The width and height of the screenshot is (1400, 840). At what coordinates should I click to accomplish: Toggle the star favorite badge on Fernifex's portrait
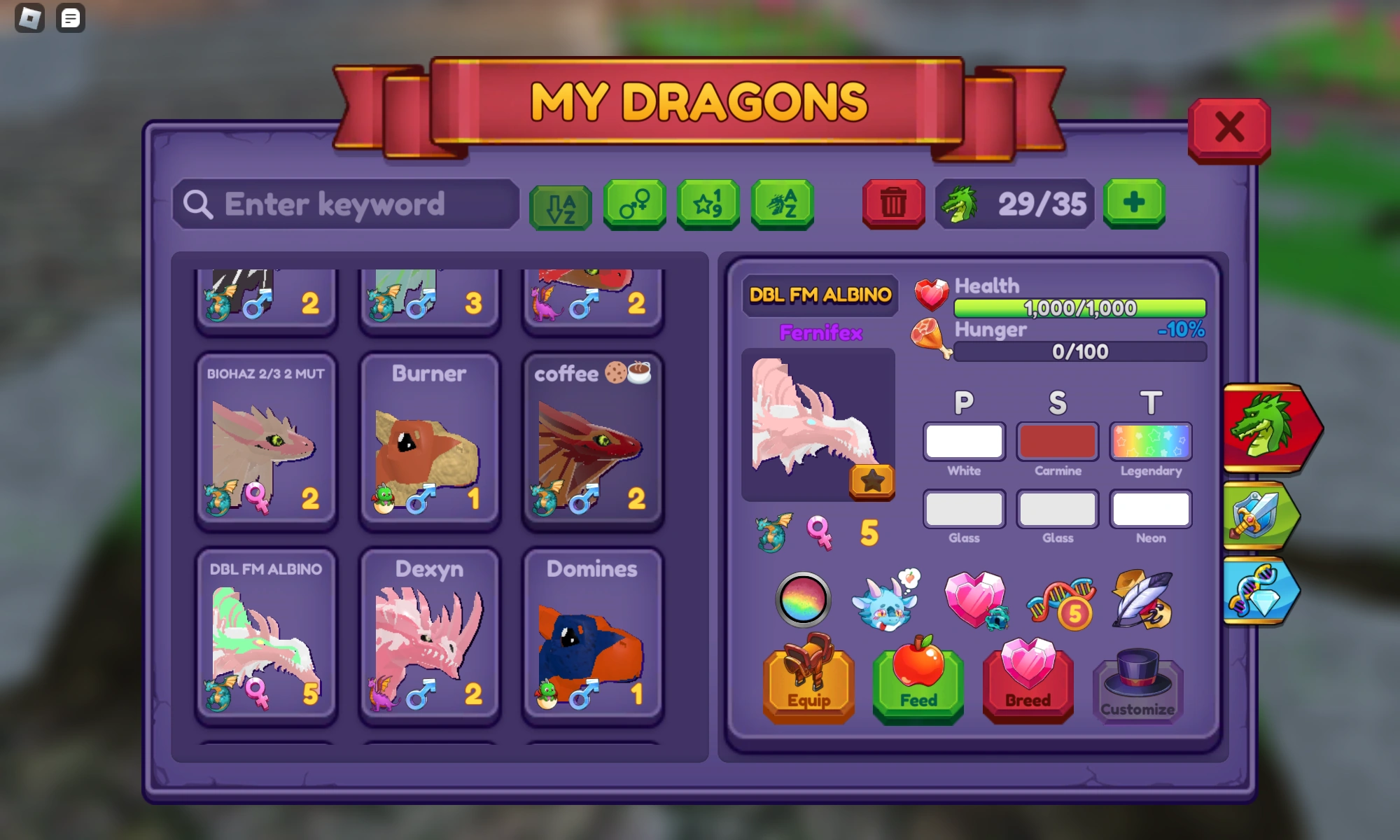(871, 481)
